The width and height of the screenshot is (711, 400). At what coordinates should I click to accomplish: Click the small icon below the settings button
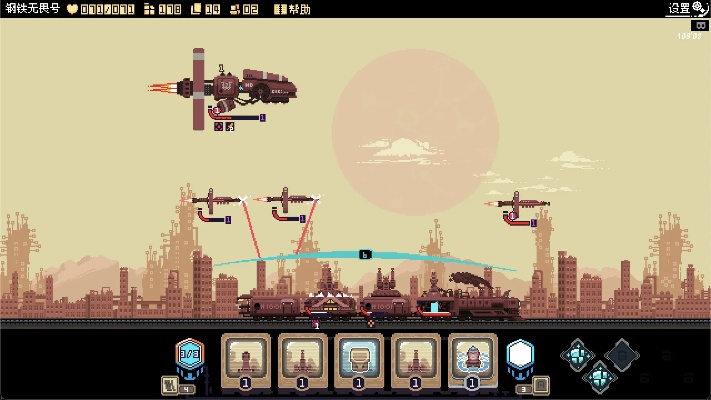[x=700, y=25]
